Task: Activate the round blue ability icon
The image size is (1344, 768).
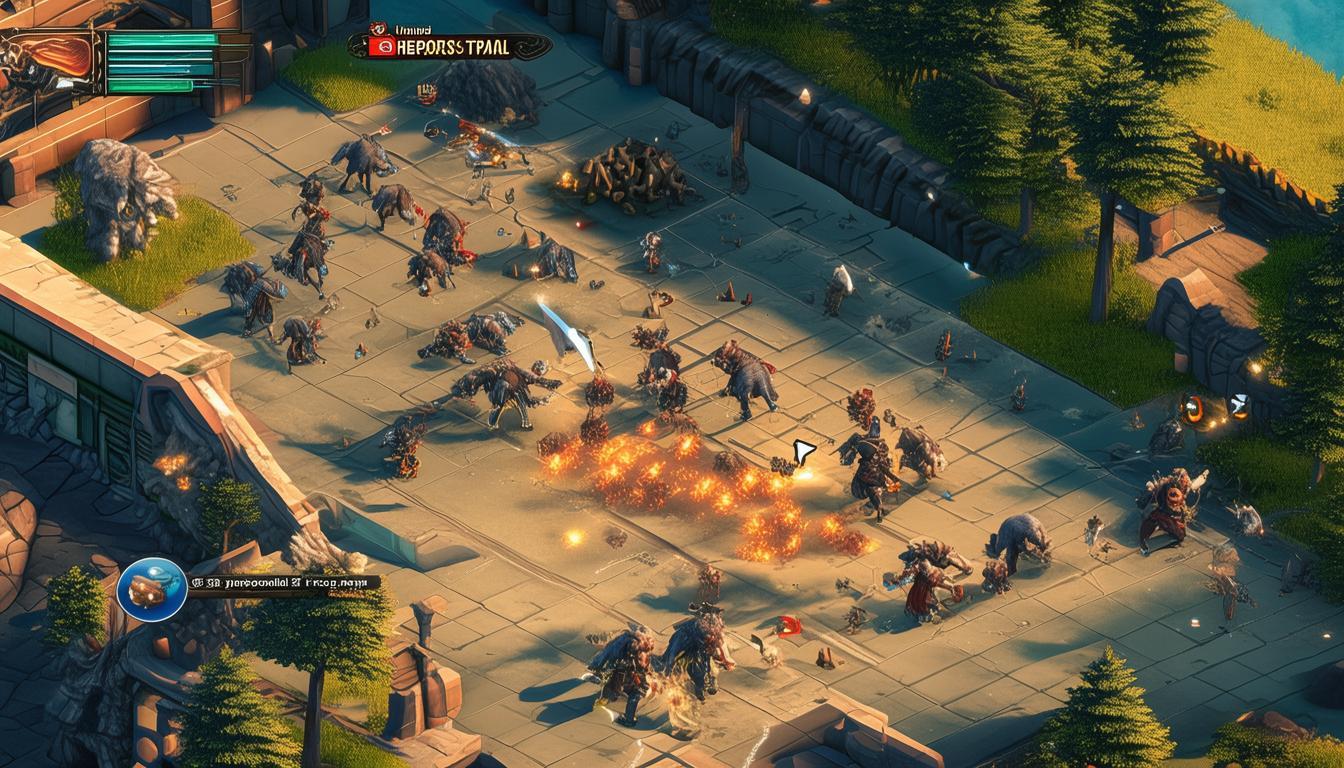Action: tap(152, 589)
